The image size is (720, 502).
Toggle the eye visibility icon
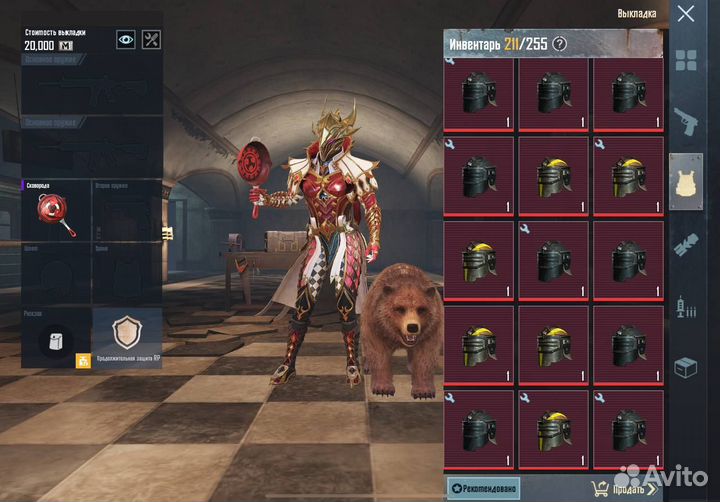[126, 39]
